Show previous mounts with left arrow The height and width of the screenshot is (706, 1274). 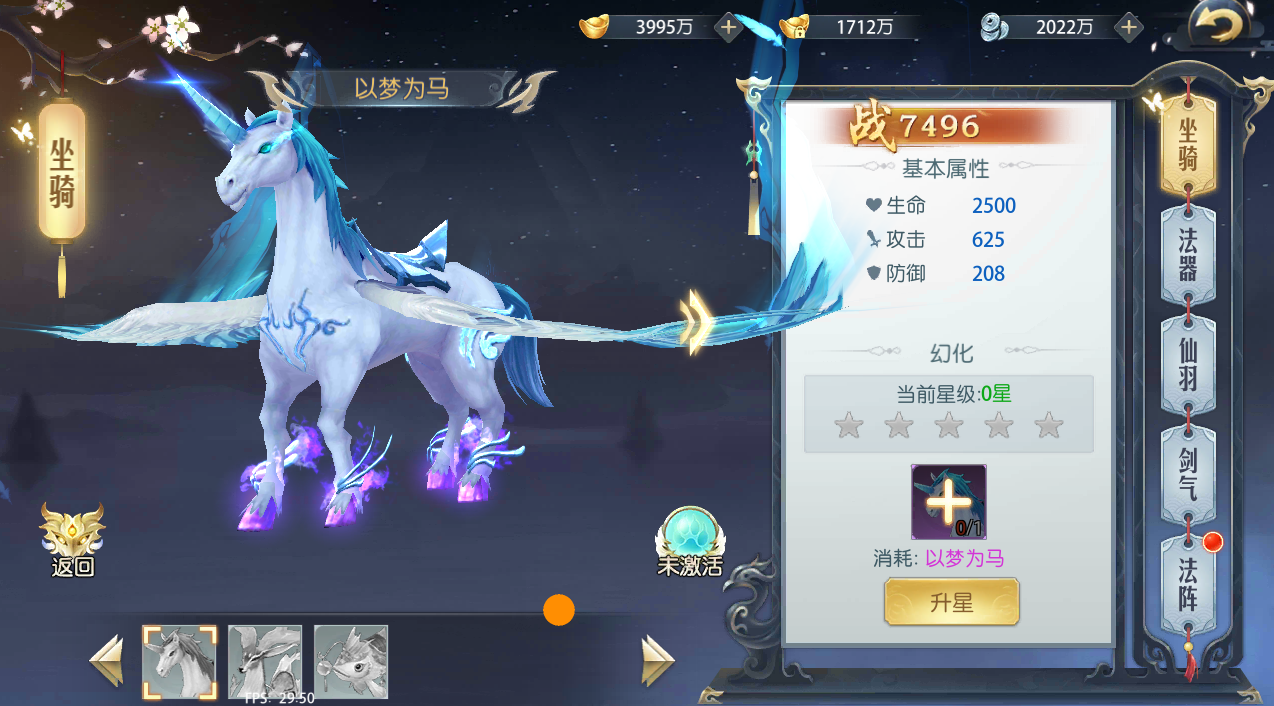click(x=107, y=660)
